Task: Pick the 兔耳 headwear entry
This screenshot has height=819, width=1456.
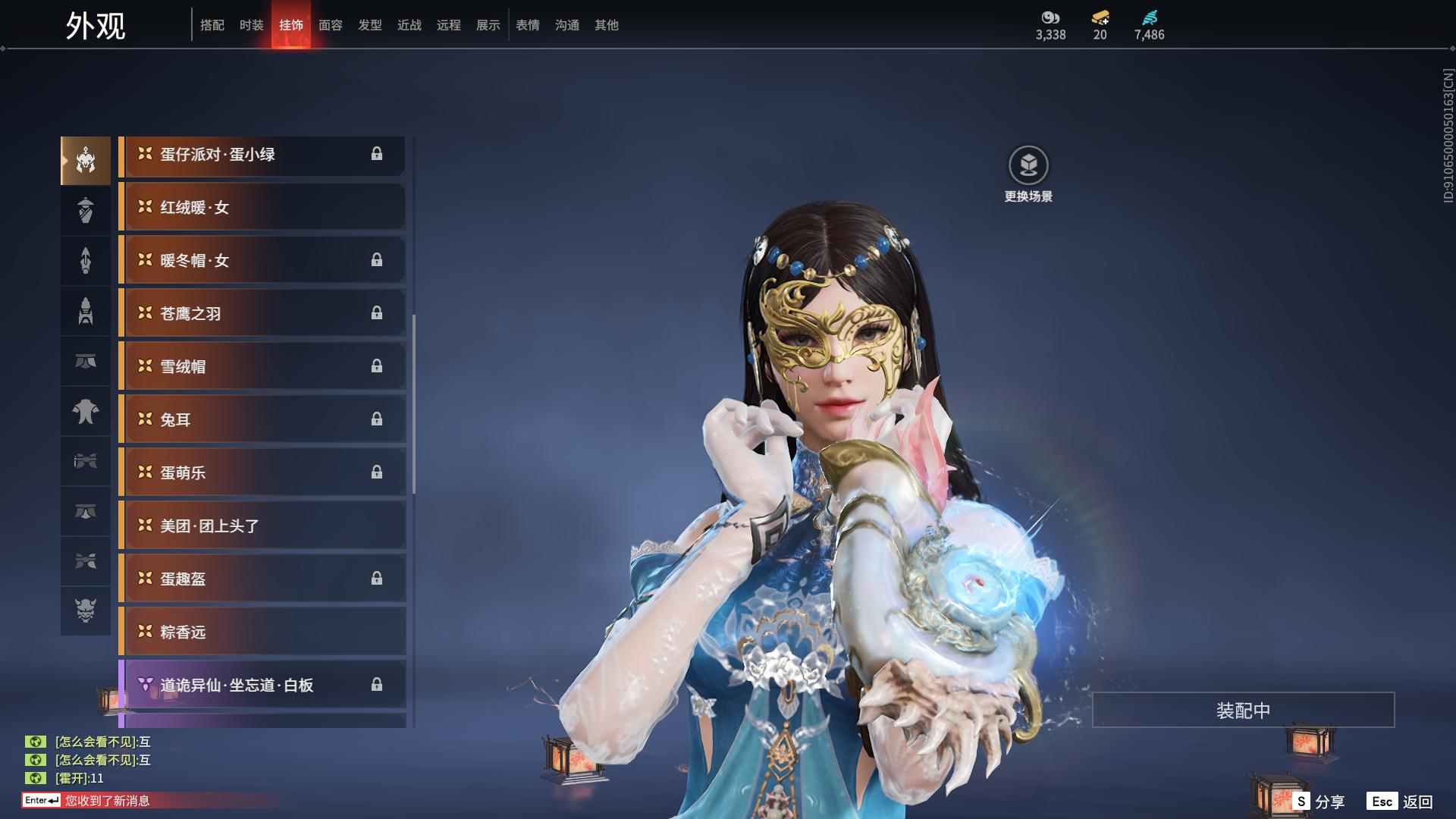Action: point(262,419)
